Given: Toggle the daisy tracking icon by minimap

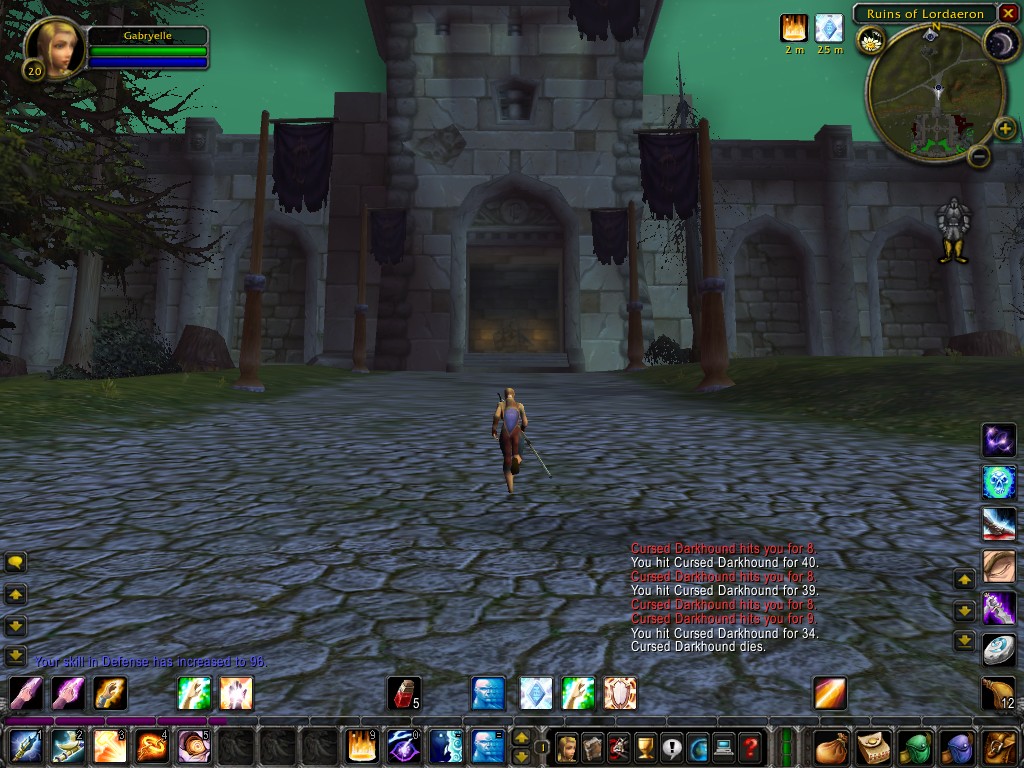Looking at the screenshot, I should click(871, 41).
